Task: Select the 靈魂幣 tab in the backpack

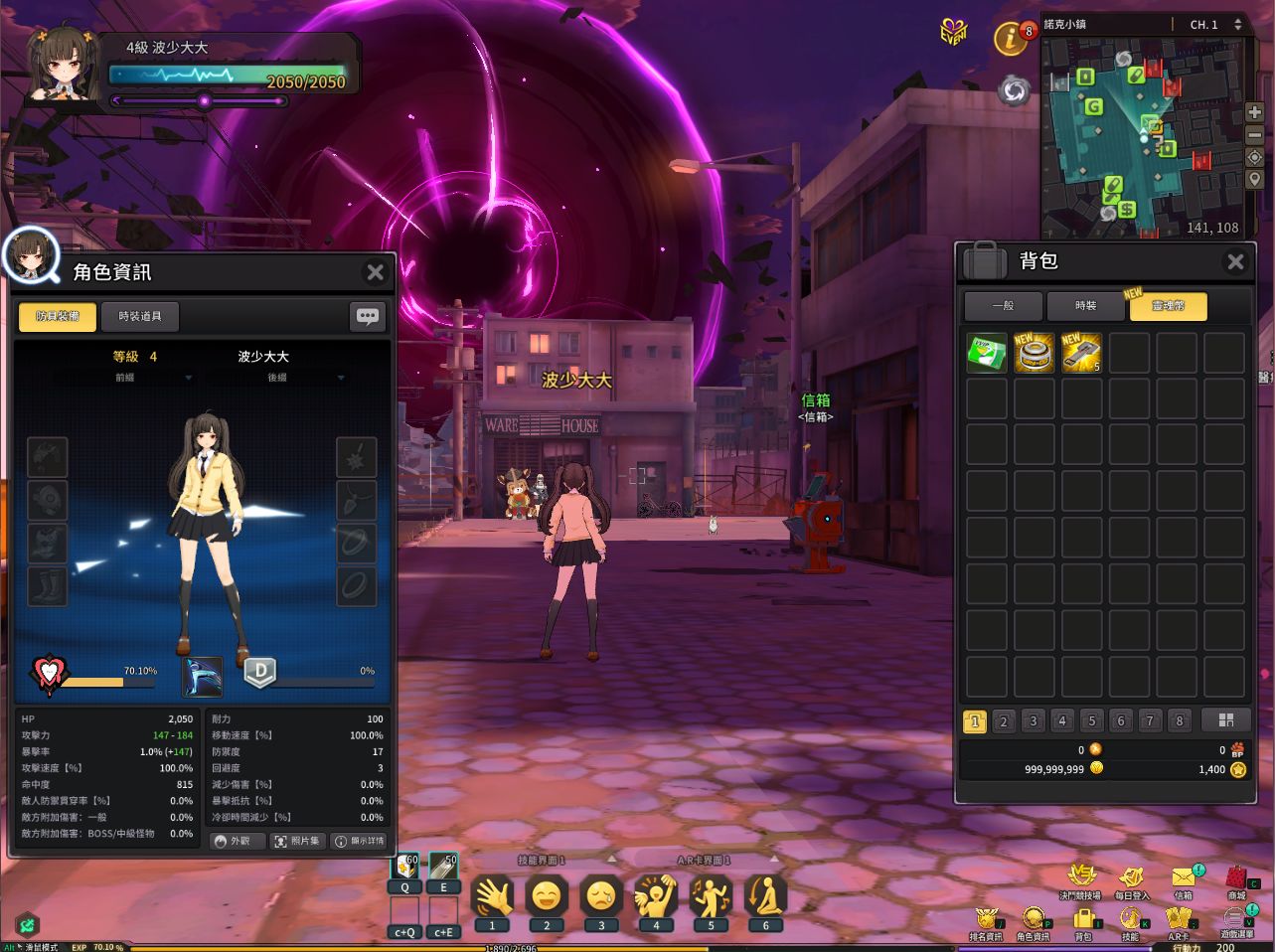Action: click(x=1168, y=307)
